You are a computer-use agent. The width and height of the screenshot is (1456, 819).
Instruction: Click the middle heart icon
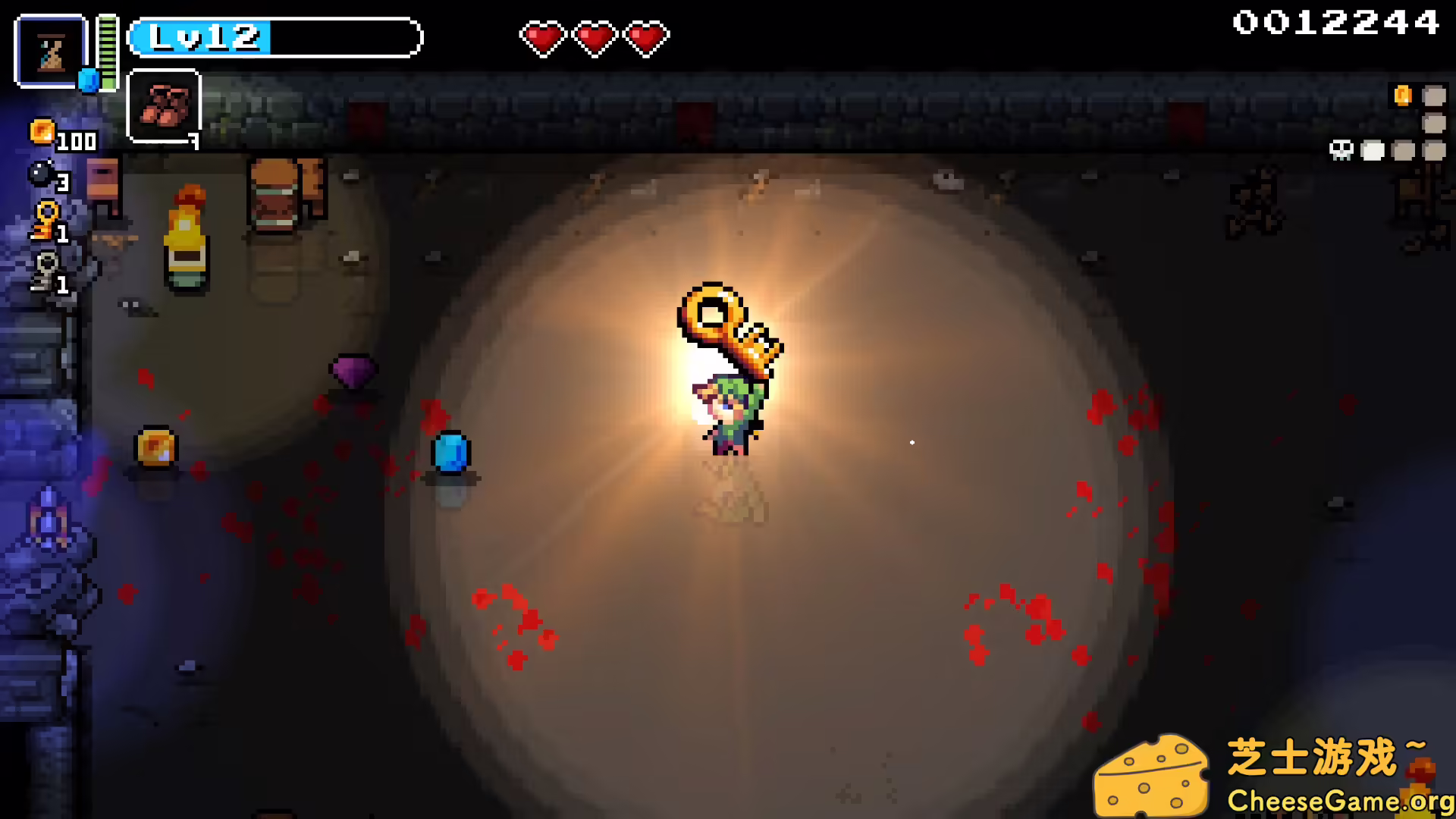pos(595,37)
